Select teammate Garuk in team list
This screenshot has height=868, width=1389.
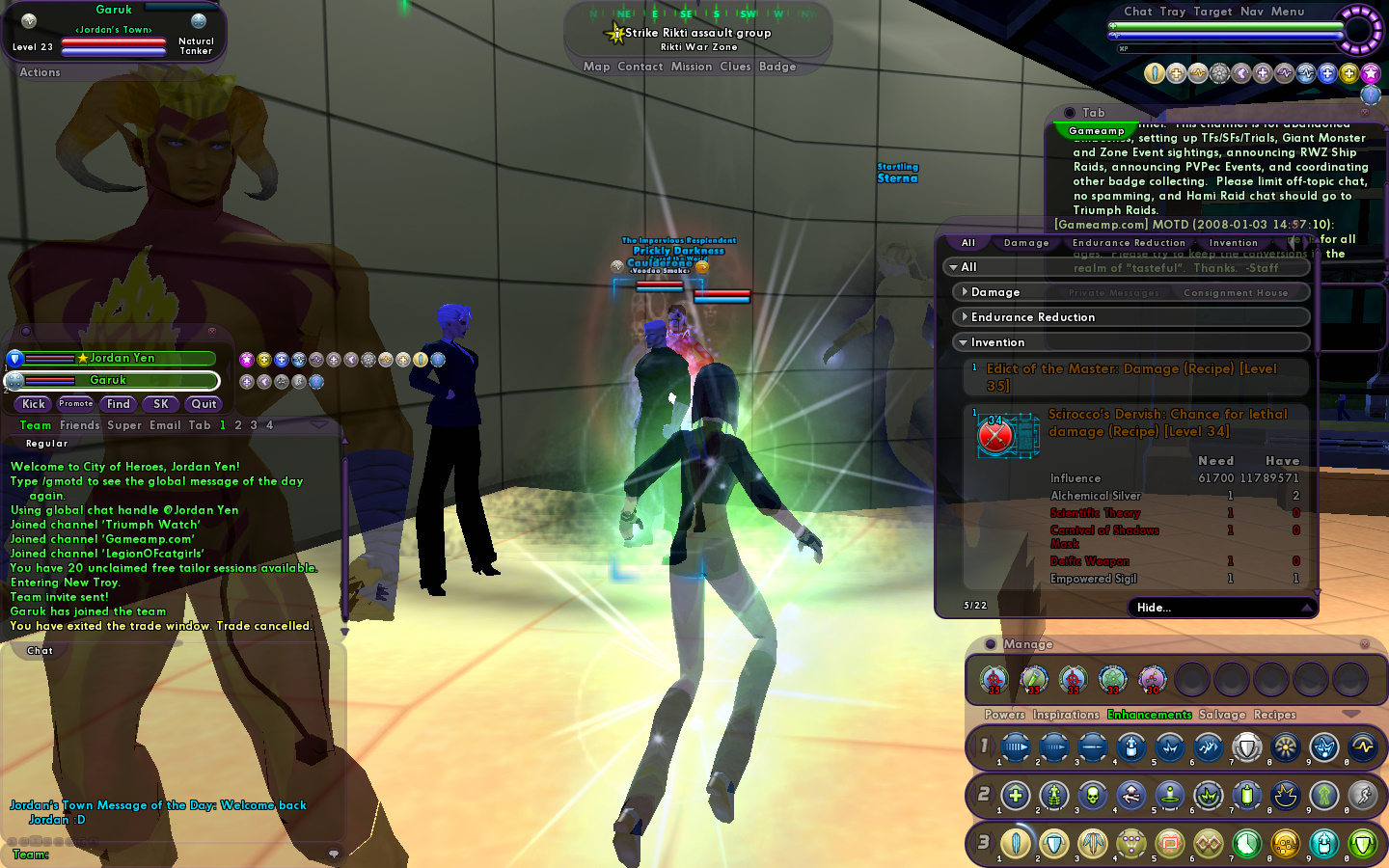click(108, 381)
